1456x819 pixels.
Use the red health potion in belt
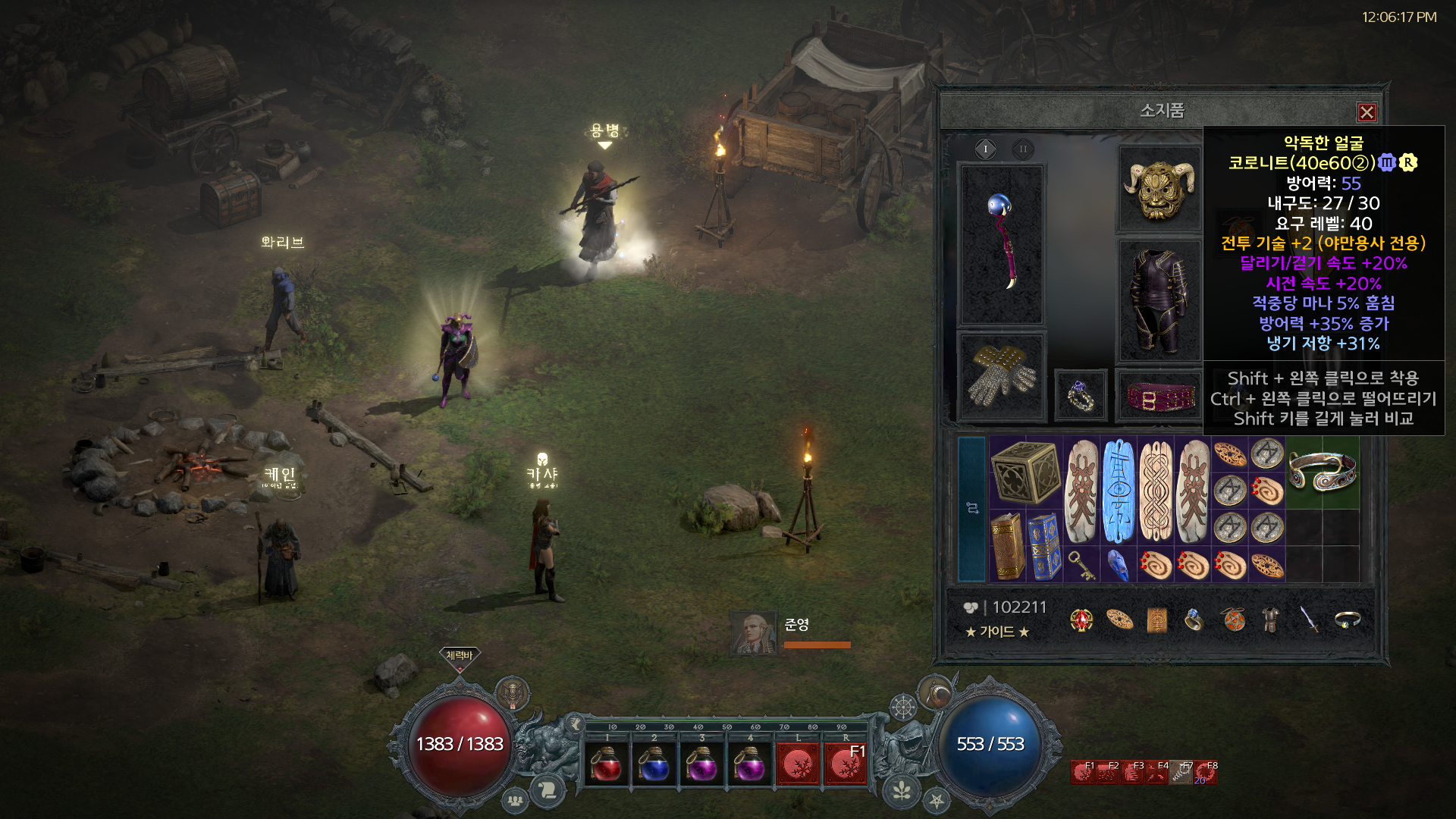tap(607, 764)
